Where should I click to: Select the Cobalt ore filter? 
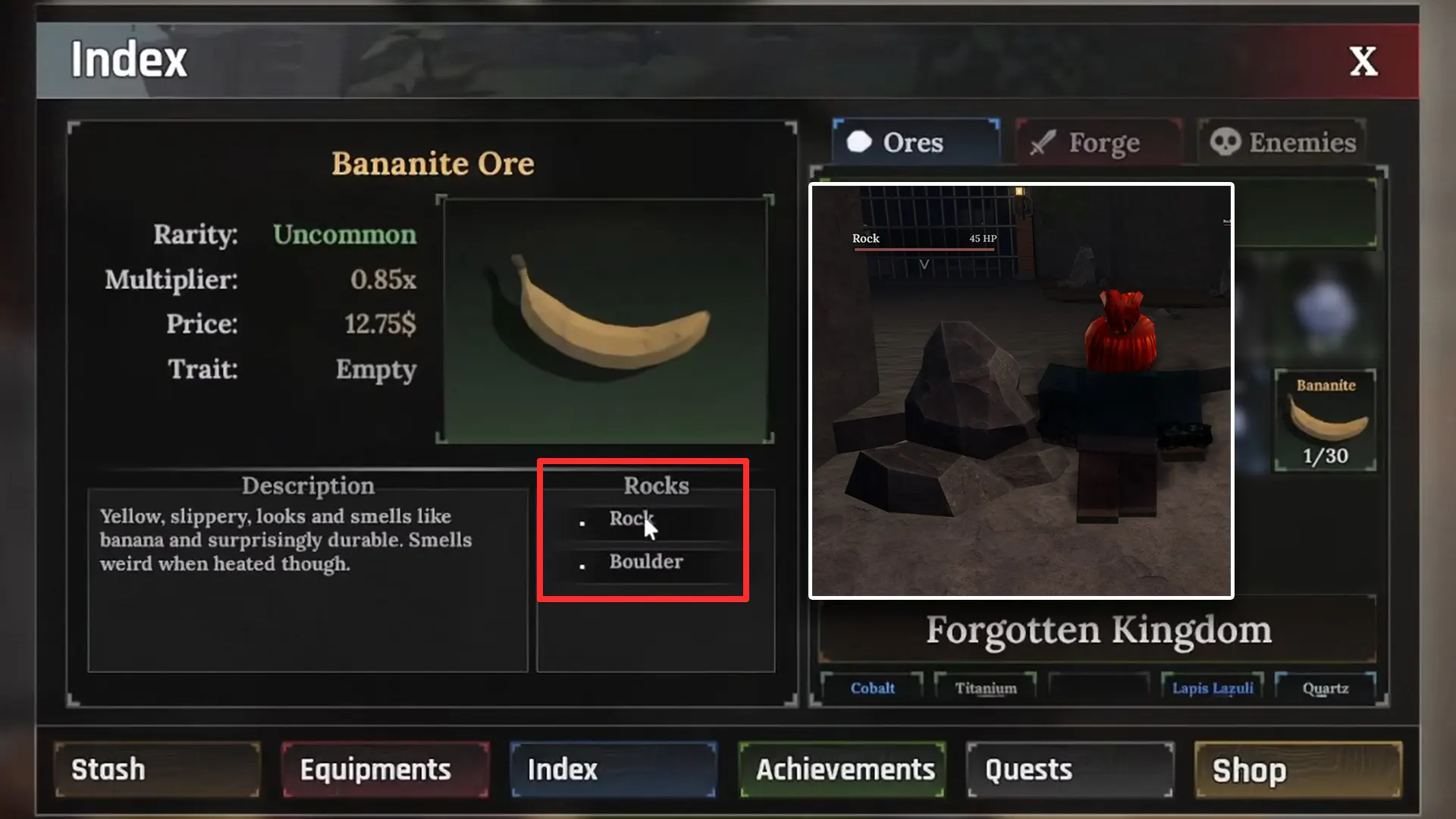click(872, 688)
